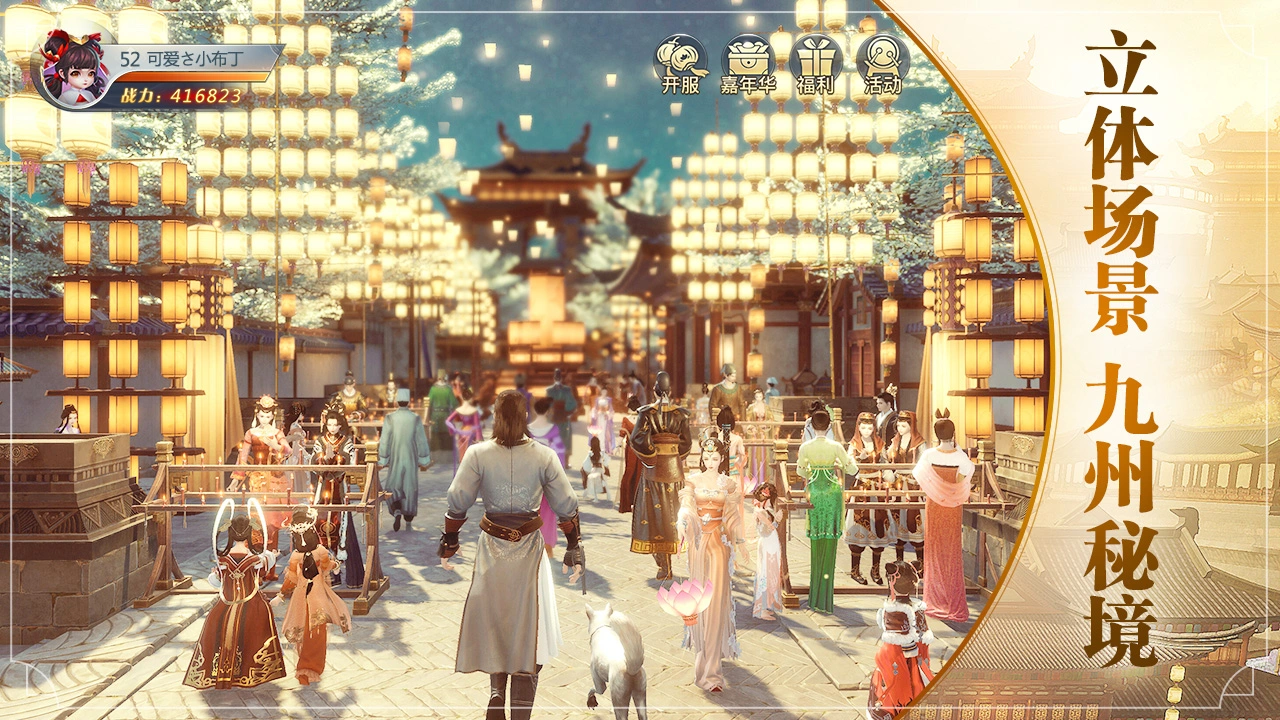The width and height of the screenshot is (1280, 720).
Task: Open the 活动 events panel
Action: tap(882, 63)
